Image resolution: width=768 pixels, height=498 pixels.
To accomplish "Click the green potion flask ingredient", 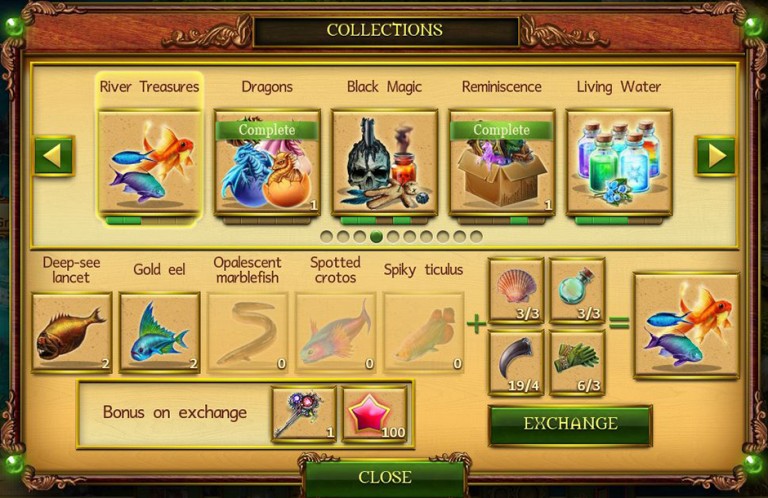I will point(577,290).
